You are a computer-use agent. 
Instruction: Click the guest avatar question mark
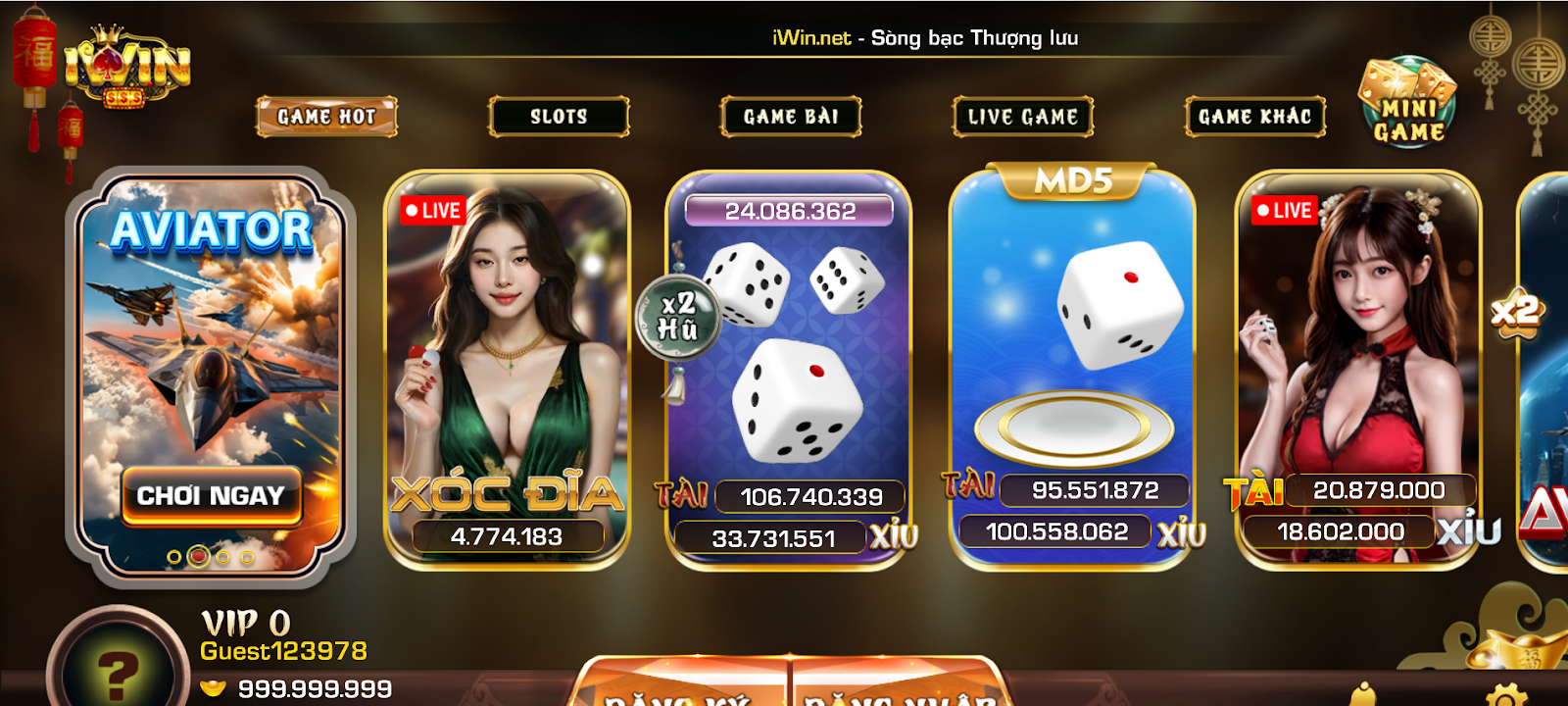[118, 672]
